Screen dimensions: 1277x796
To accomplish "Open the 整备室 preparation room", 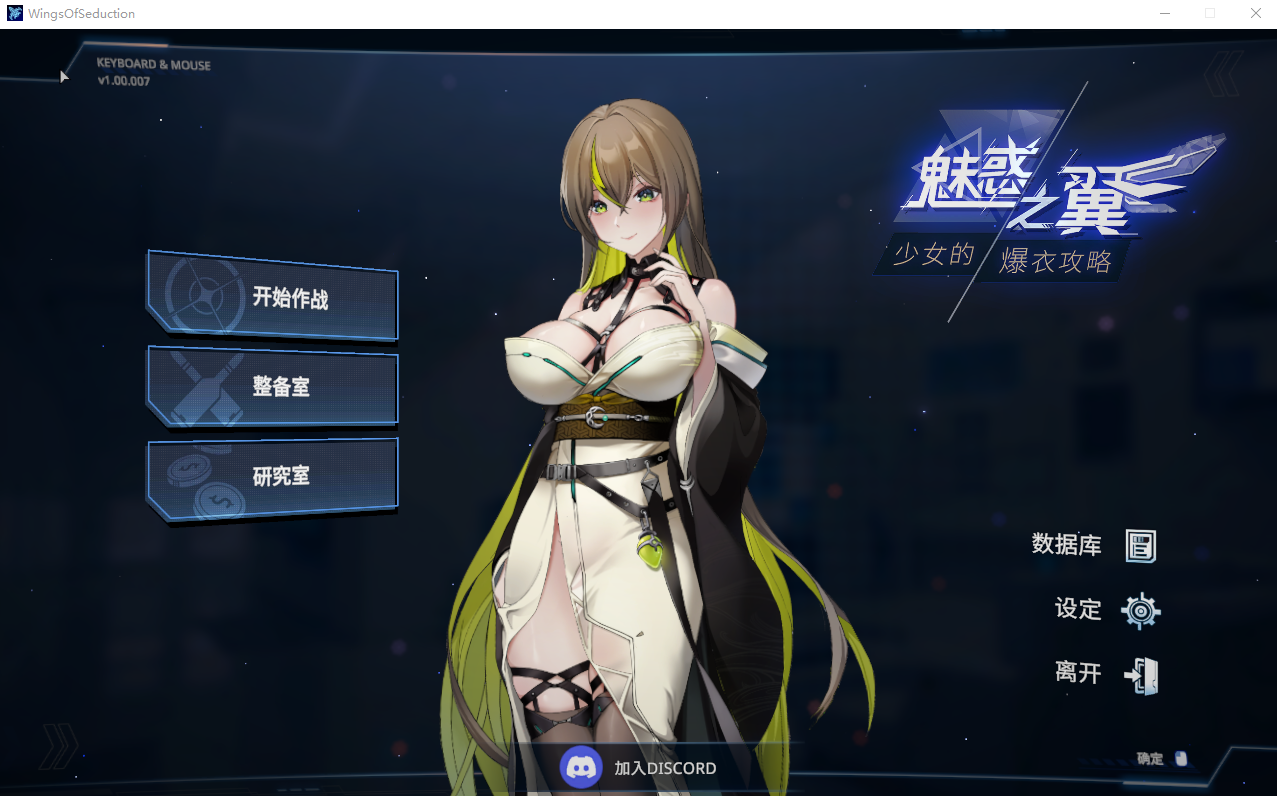I will click(x=273, y=387).
